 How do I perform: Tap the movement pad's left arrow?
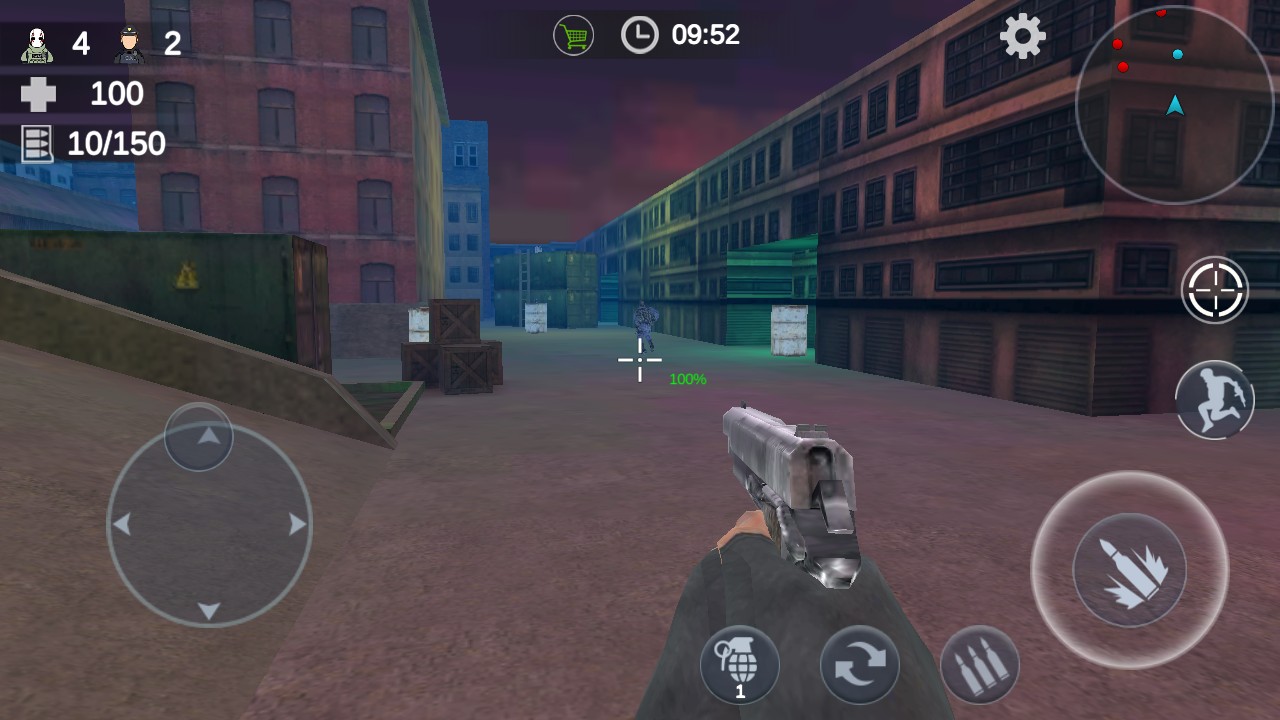click(x=122, y=524)
